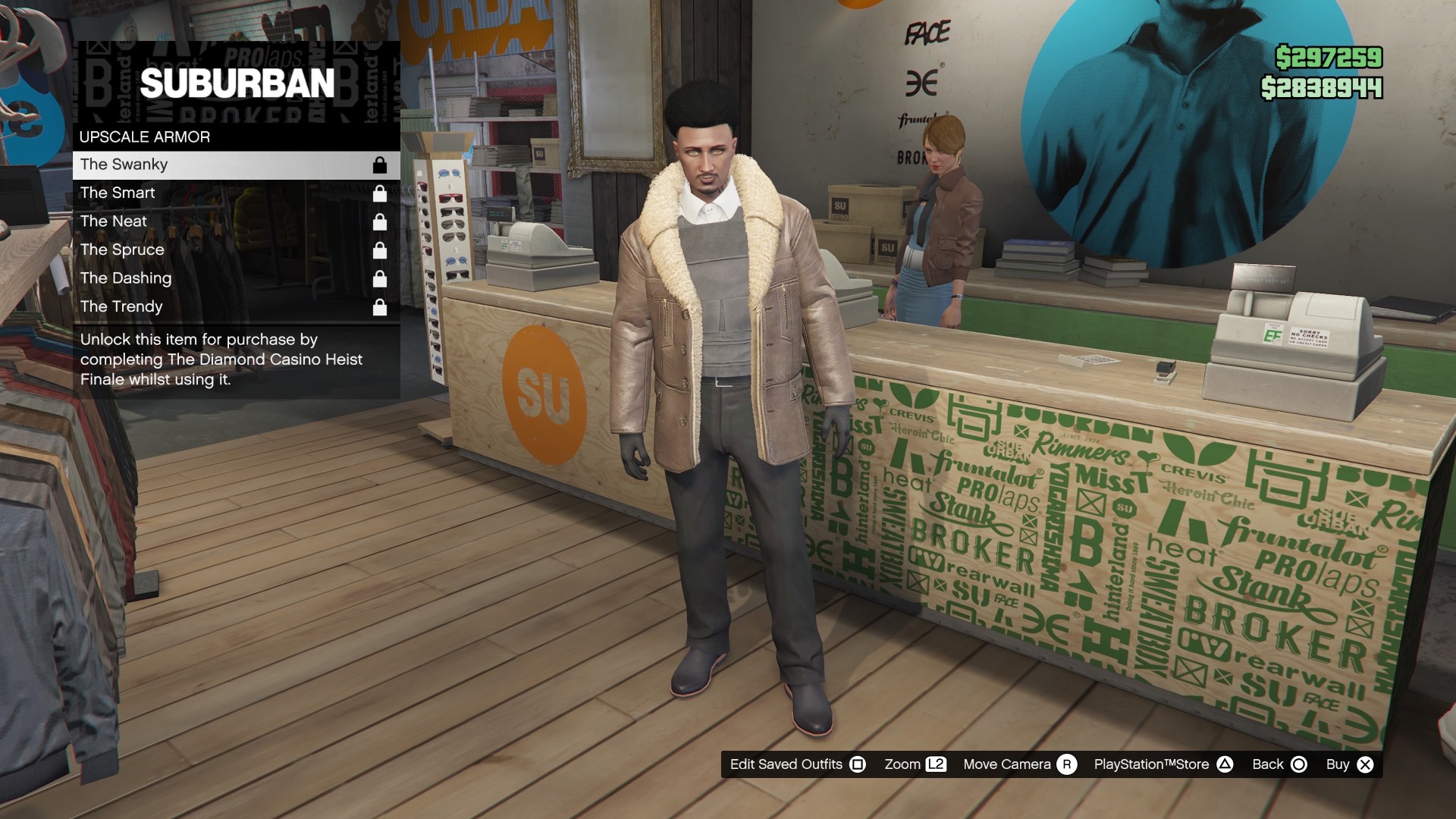The width and height of the screenshot is (1456, 819).
Task: Click the X icon next to Buy
Action: click(1365, 764)
